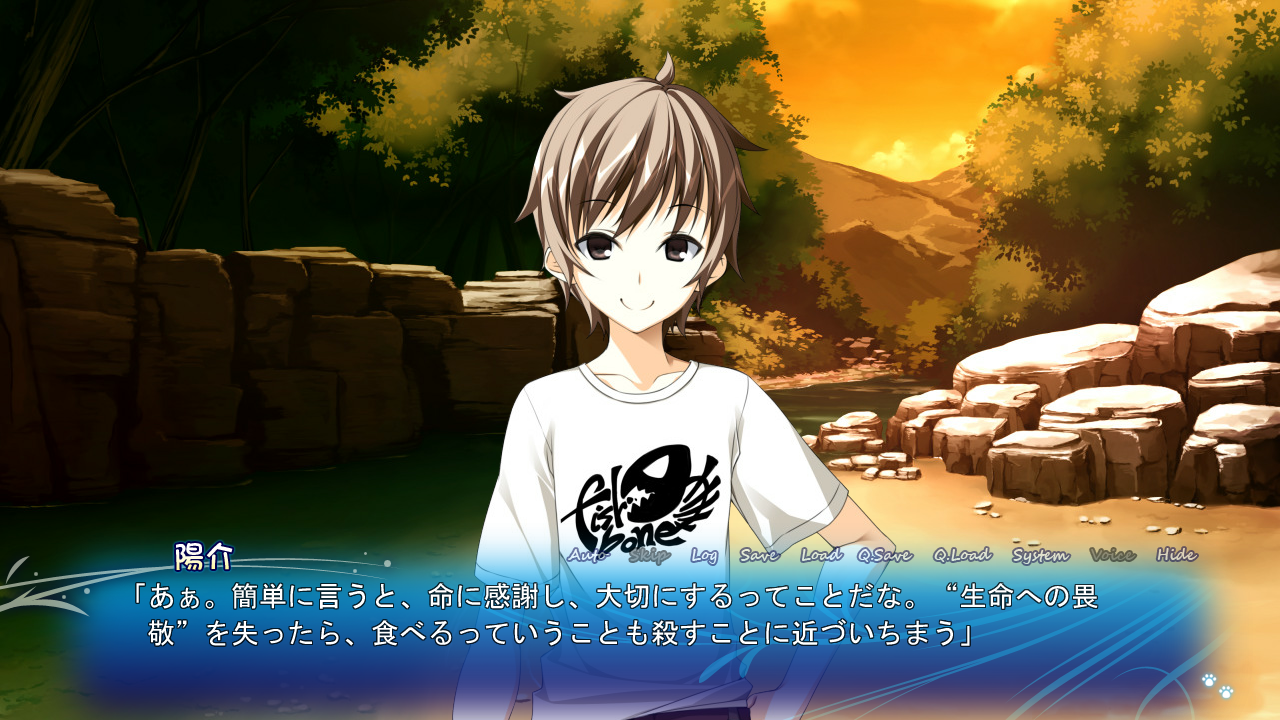The width and height of the screenshot is (1280, 720).
Task: Open the dialogue Log
Action: click(704, 555)
